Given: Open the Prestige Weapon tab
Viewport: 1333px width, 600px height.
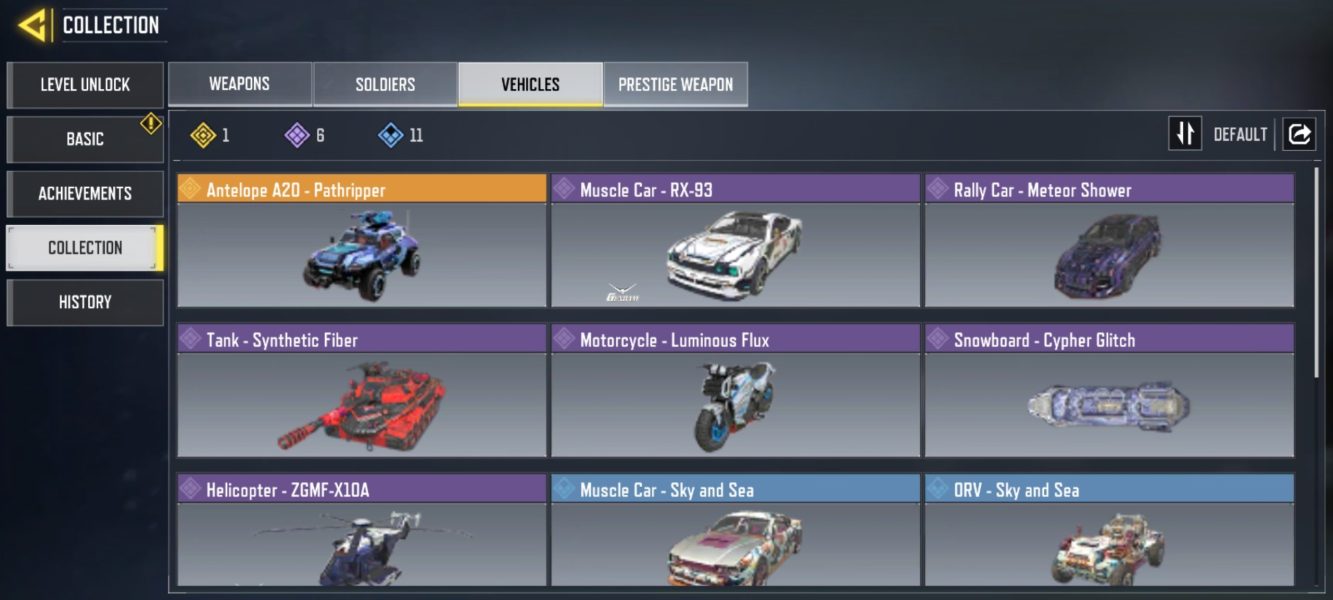Looking at the screenshot, I should (x=675, y=84).
